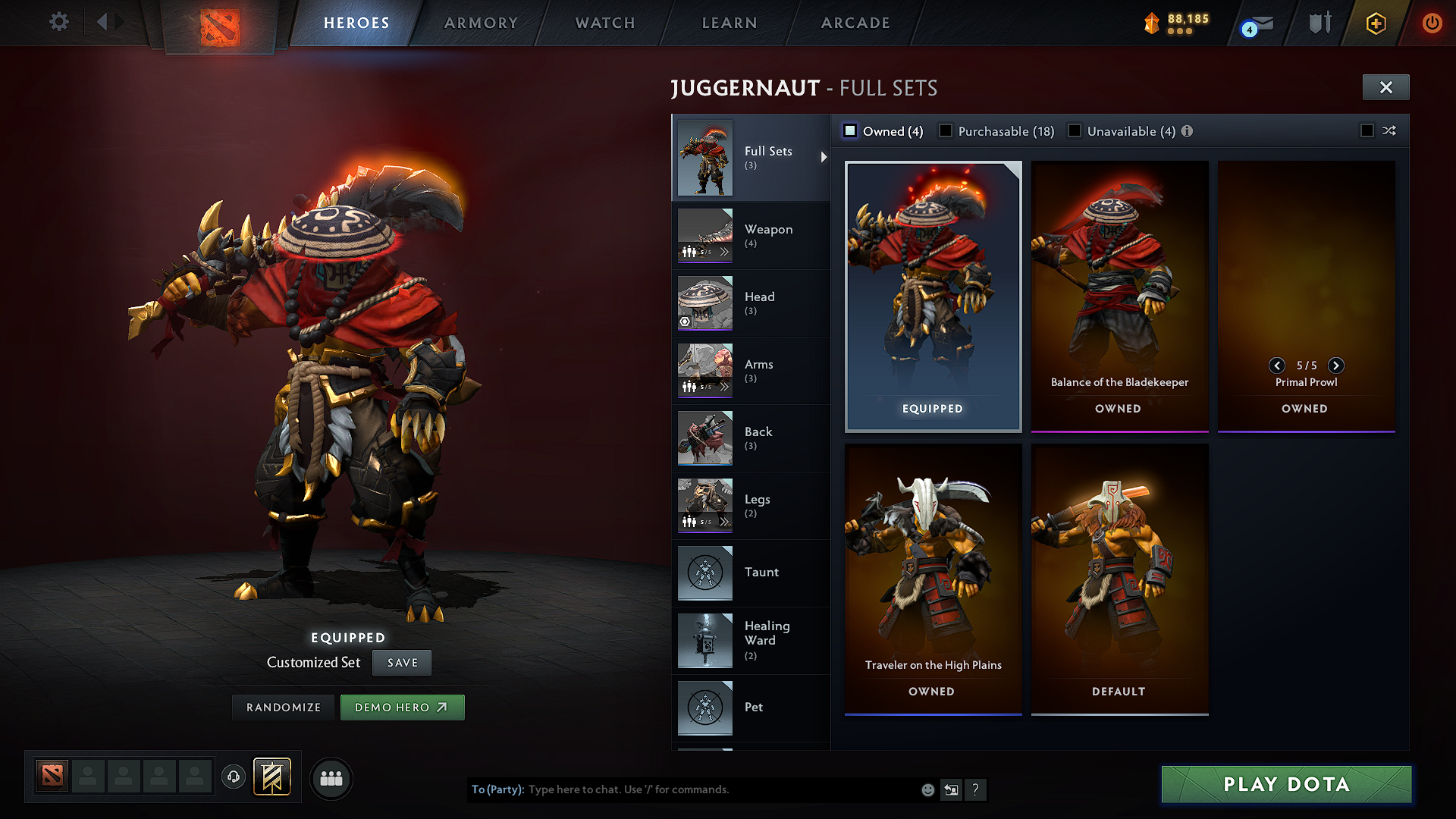This screenshot has height=819, width=1456.
Task: Click the Demo Hero button
Action: 402,707
